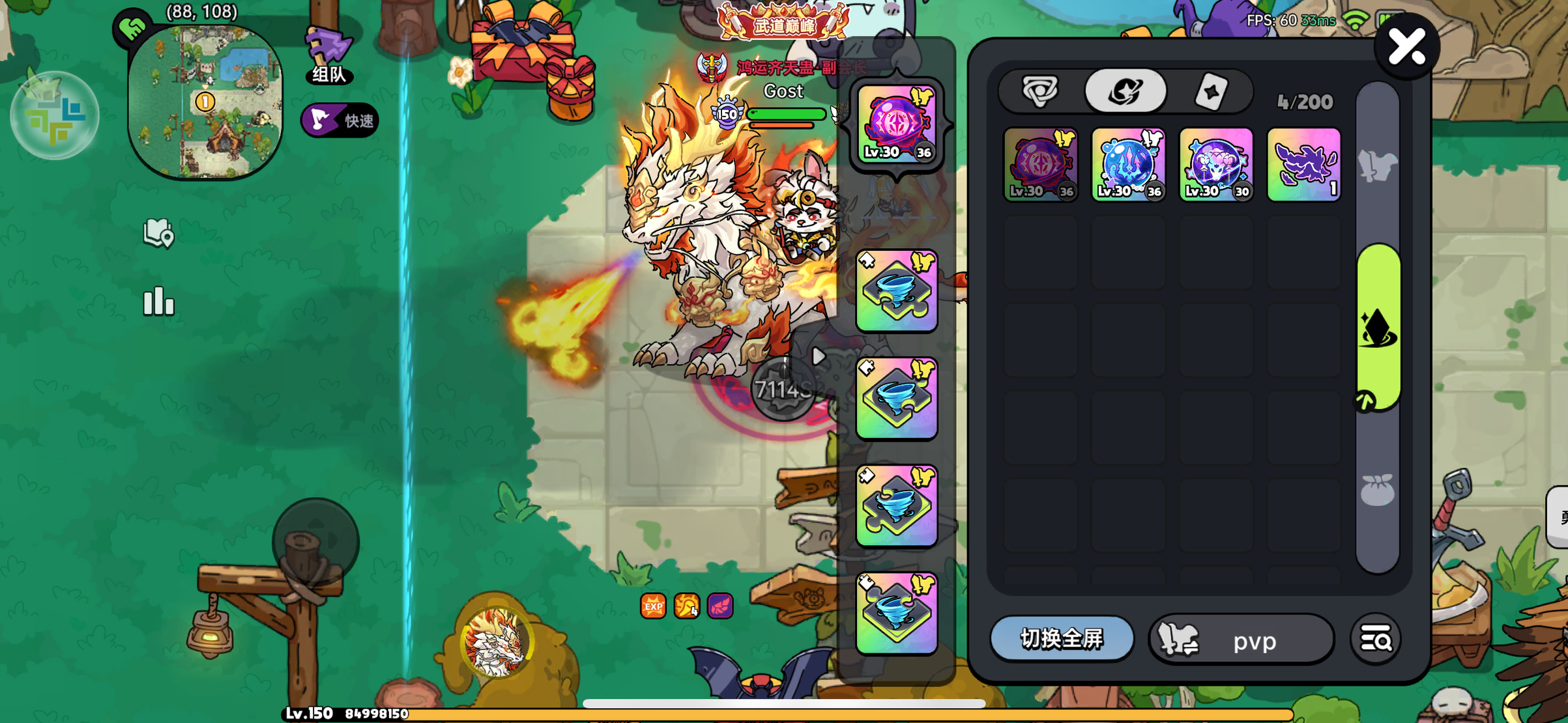Open the list search filter button
1568x723 pixels.
pos(1376,640)
